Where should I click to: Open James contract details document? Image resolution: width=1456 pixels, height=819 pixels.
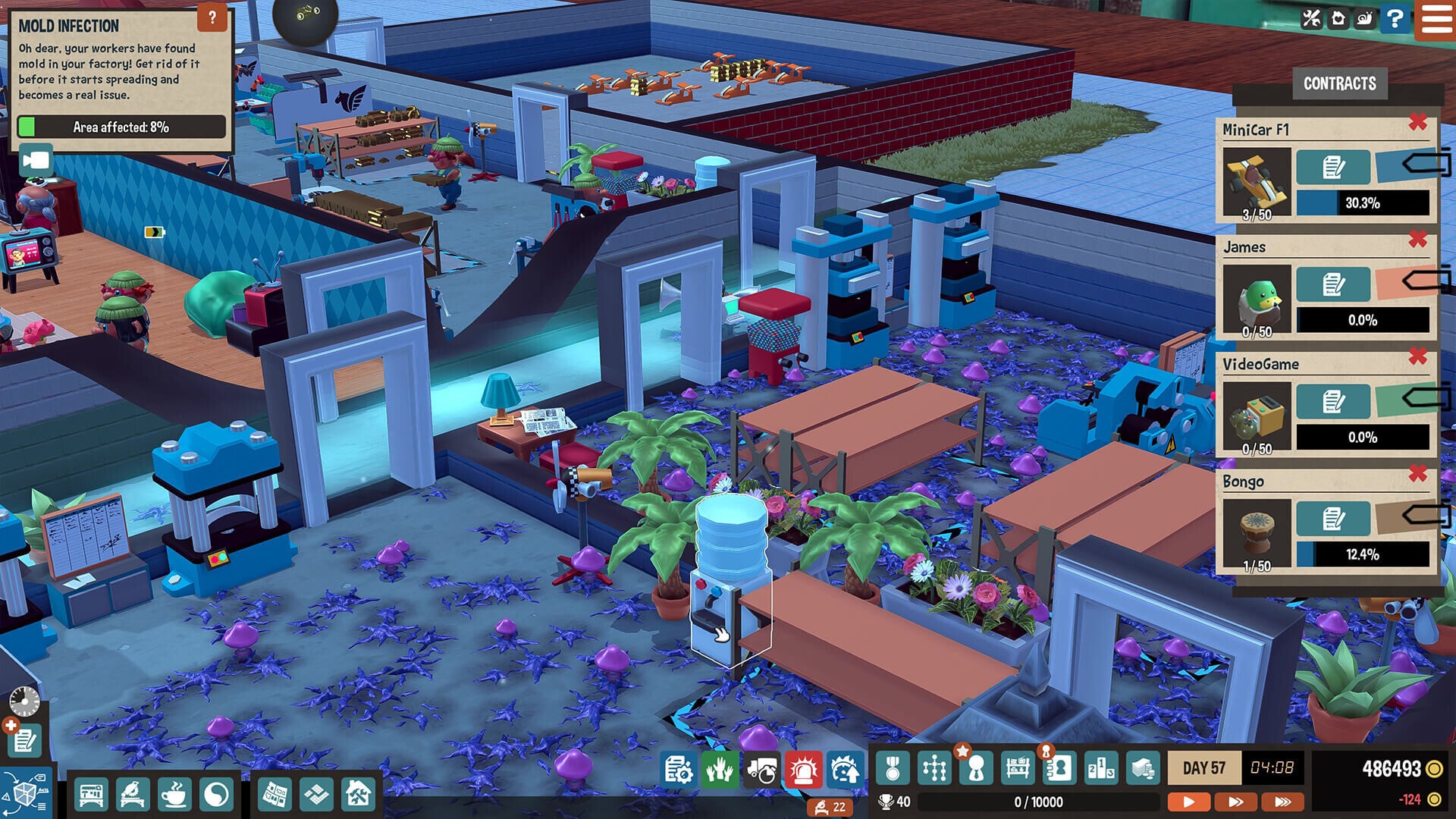(1332, 284)
